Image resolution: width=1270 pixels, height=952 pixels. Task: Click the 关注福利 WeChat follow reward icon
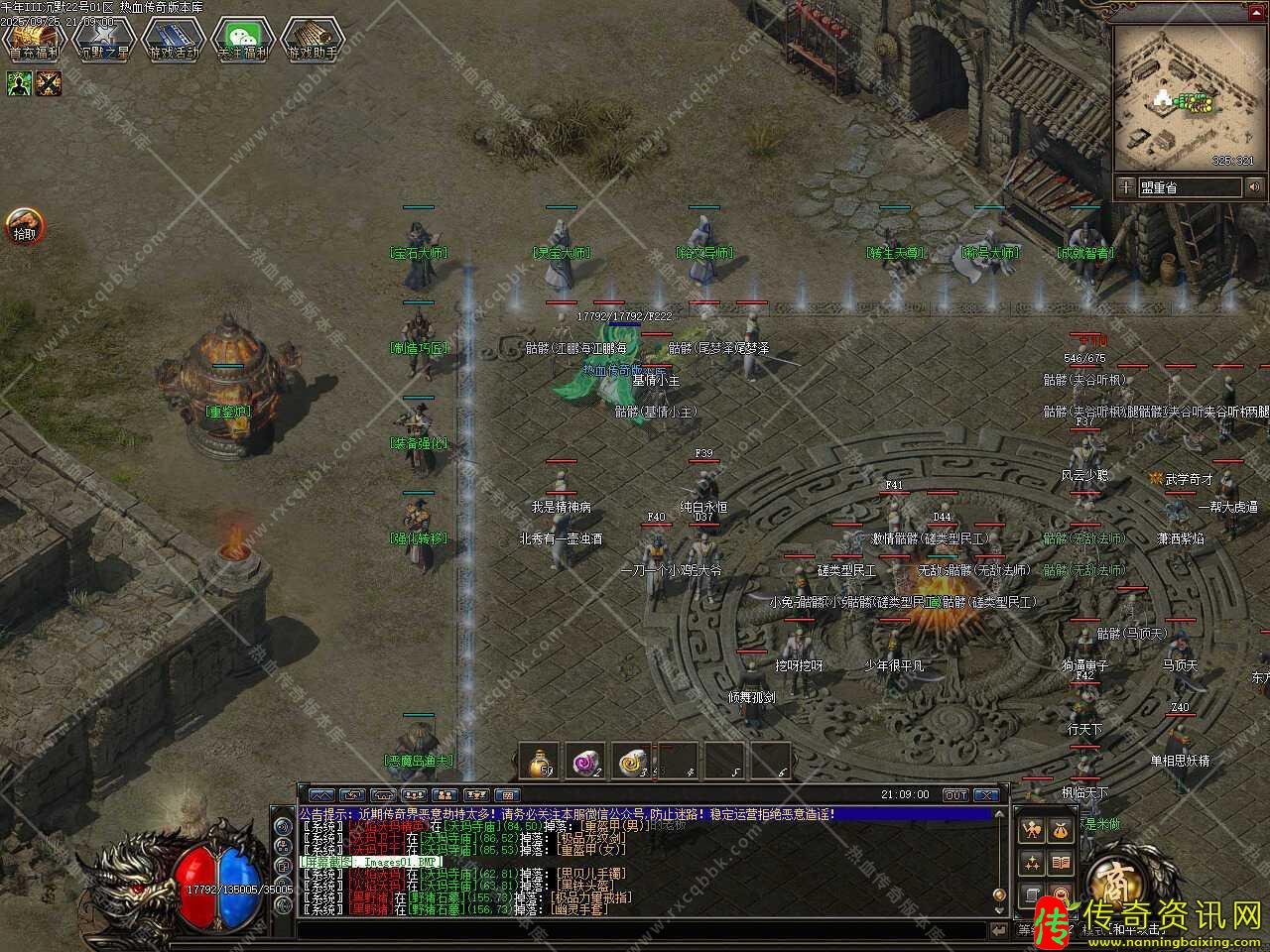243,40
